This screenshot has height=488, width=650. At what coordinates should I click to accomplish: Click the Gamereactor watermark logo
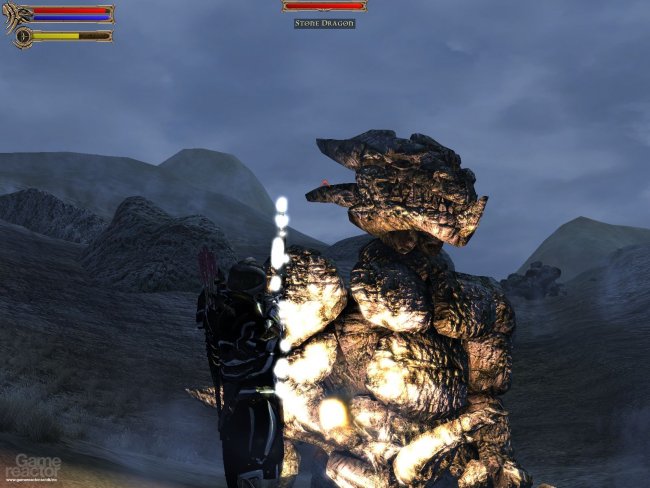tap(31, 466)
